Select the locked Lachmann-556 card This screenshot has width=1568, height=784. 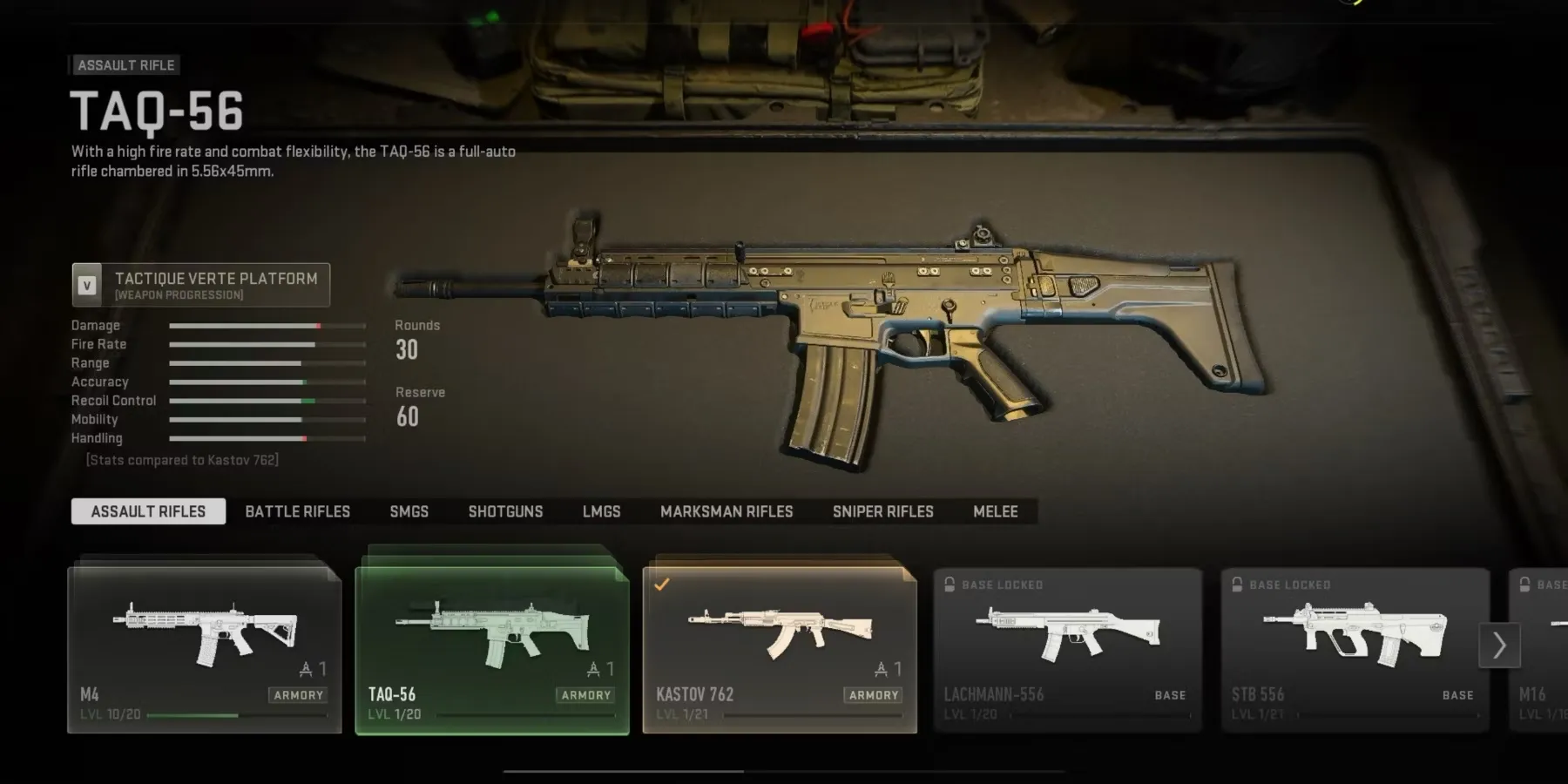click(1067, 650)
